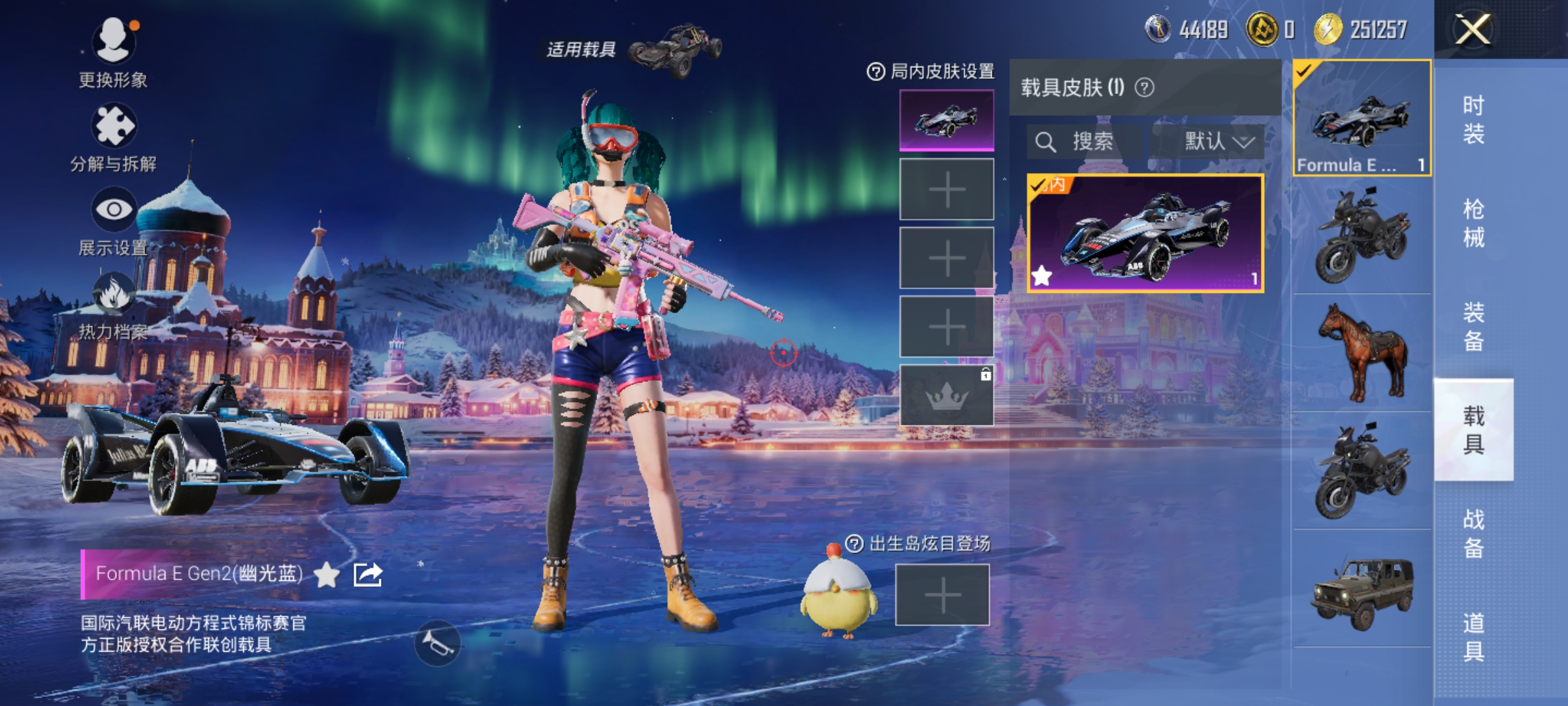Add a 出生岛炫目登场 spawn island entrance
The width and height of the screenshot is (1568, 706).
pyautogui.click(x=942, y=595)
